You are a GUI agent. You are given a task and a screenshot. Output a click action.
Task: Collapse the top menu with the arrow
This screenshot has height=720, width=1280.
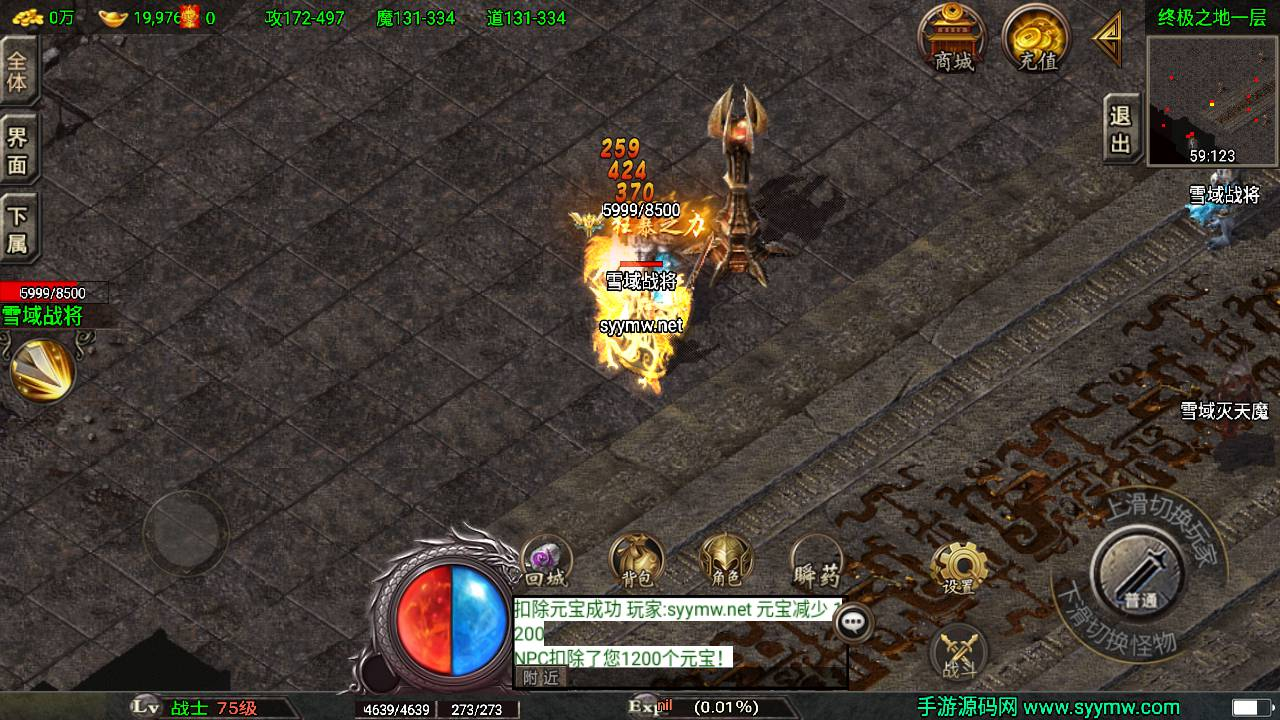[x=1108, y=39]
